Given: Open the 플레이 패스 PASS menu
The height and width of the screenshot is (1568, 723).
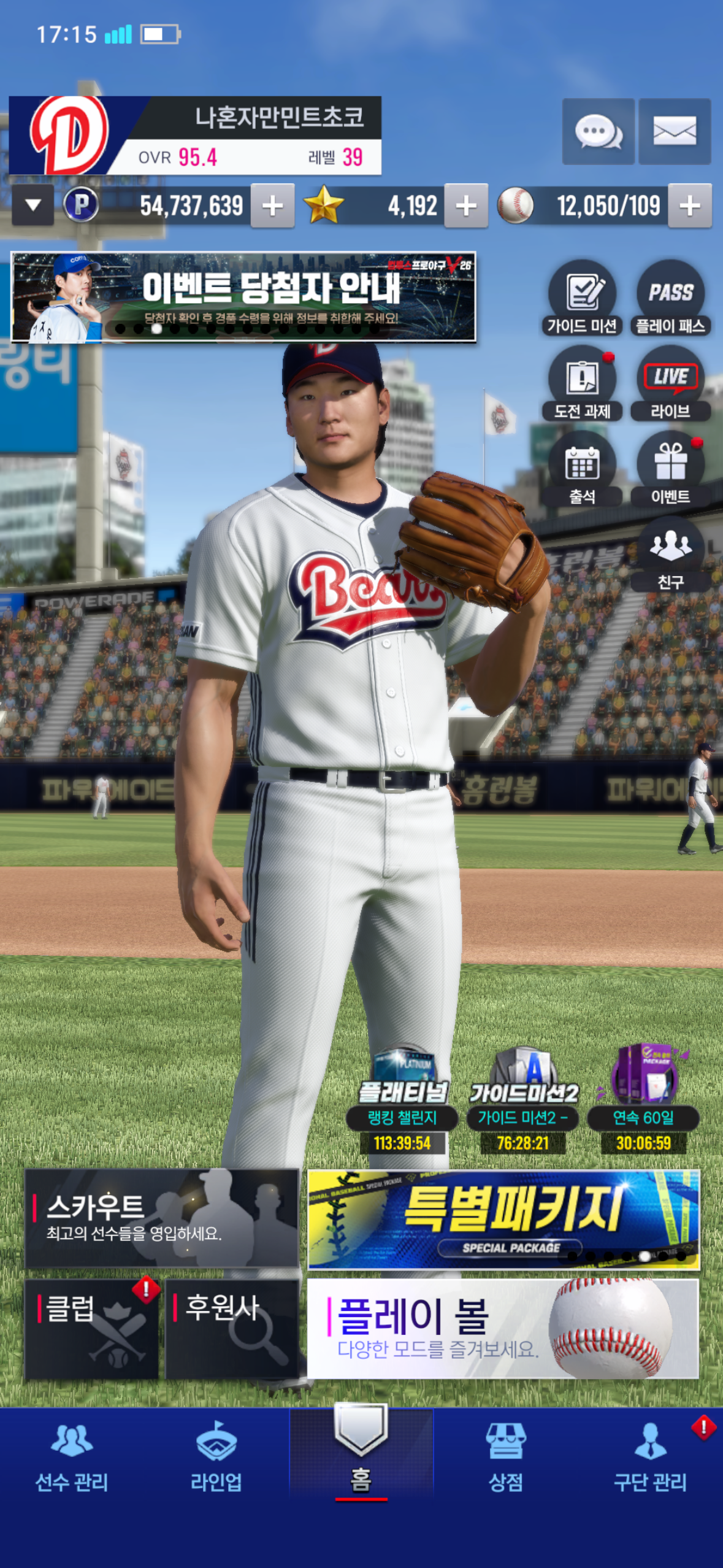Looking at the screenshot, I should click(x=670, y=299).
